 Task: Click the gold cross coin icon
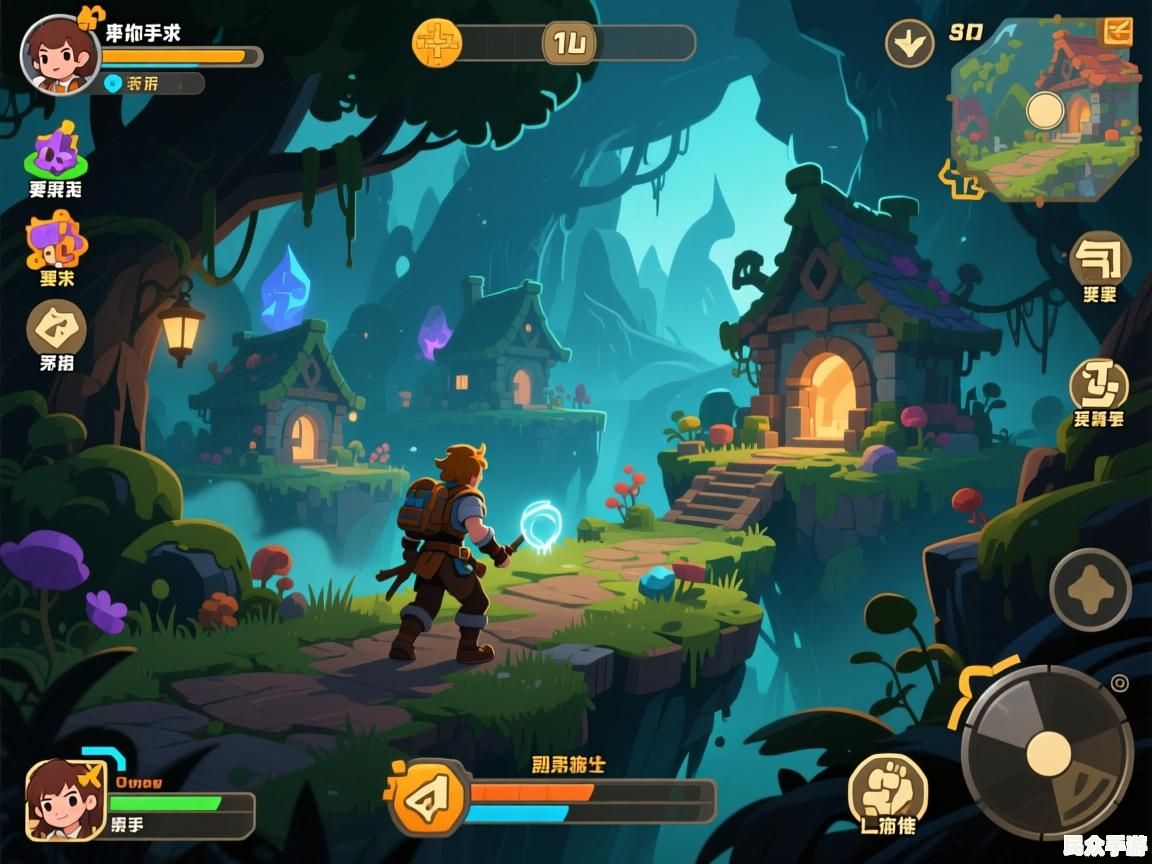(x=438, y=43)
